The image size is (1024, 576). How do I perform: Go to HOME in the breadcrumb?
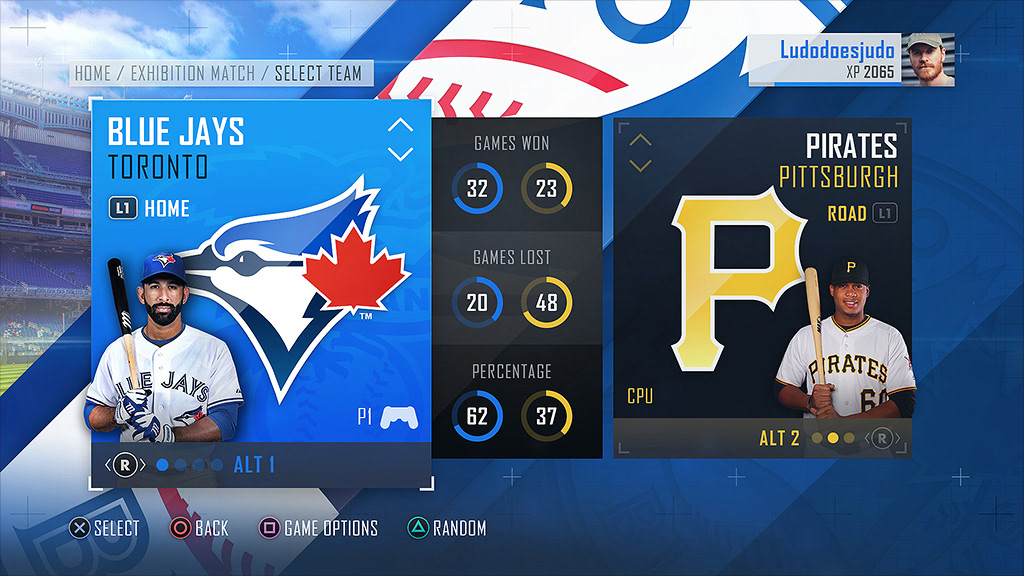pyautogui.click(x=92, y=74)
